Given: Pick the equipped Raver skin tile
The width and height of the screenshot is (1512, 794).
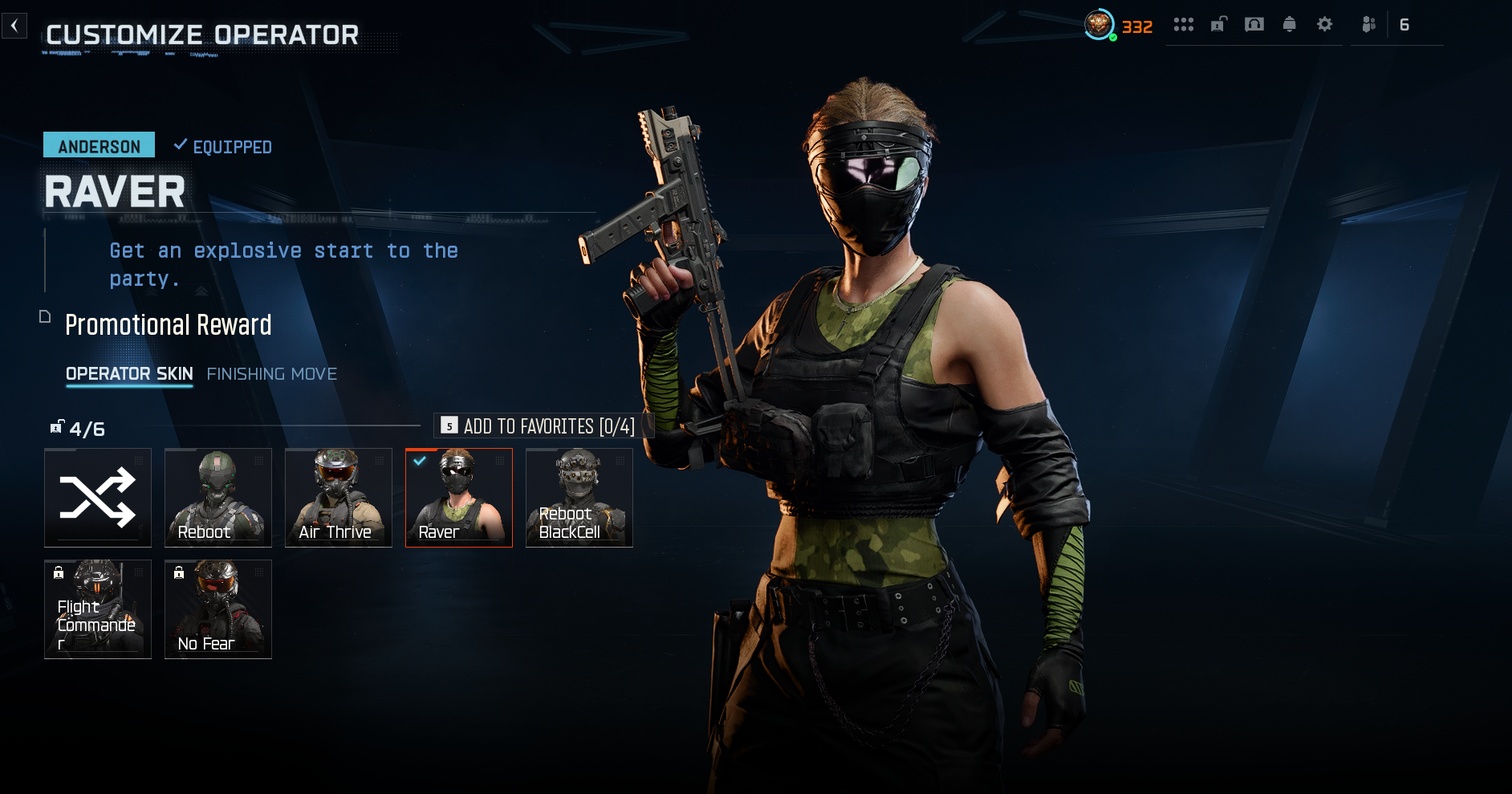Looking at the screenshot, I should click(459, 498).
